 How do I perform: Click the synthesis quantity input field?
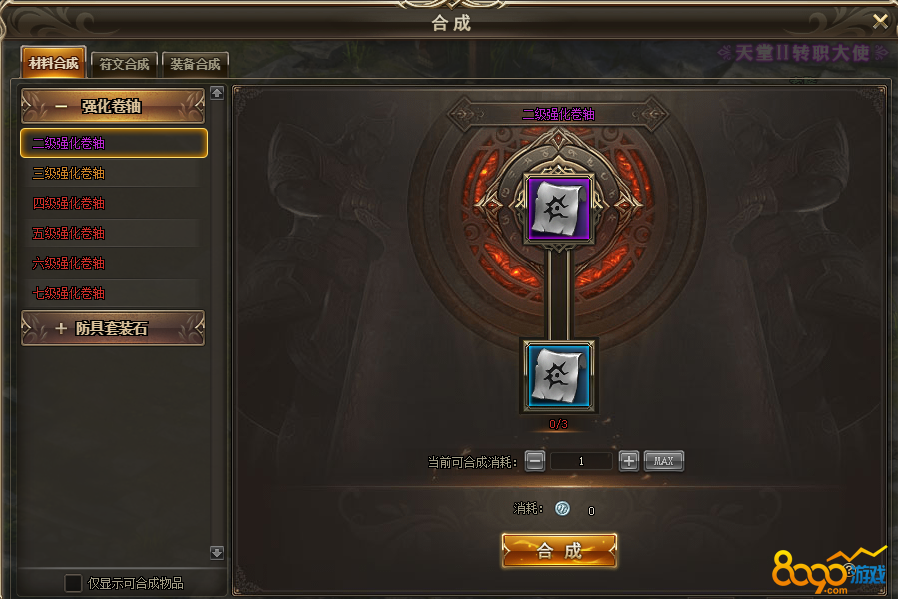[581, 461]
